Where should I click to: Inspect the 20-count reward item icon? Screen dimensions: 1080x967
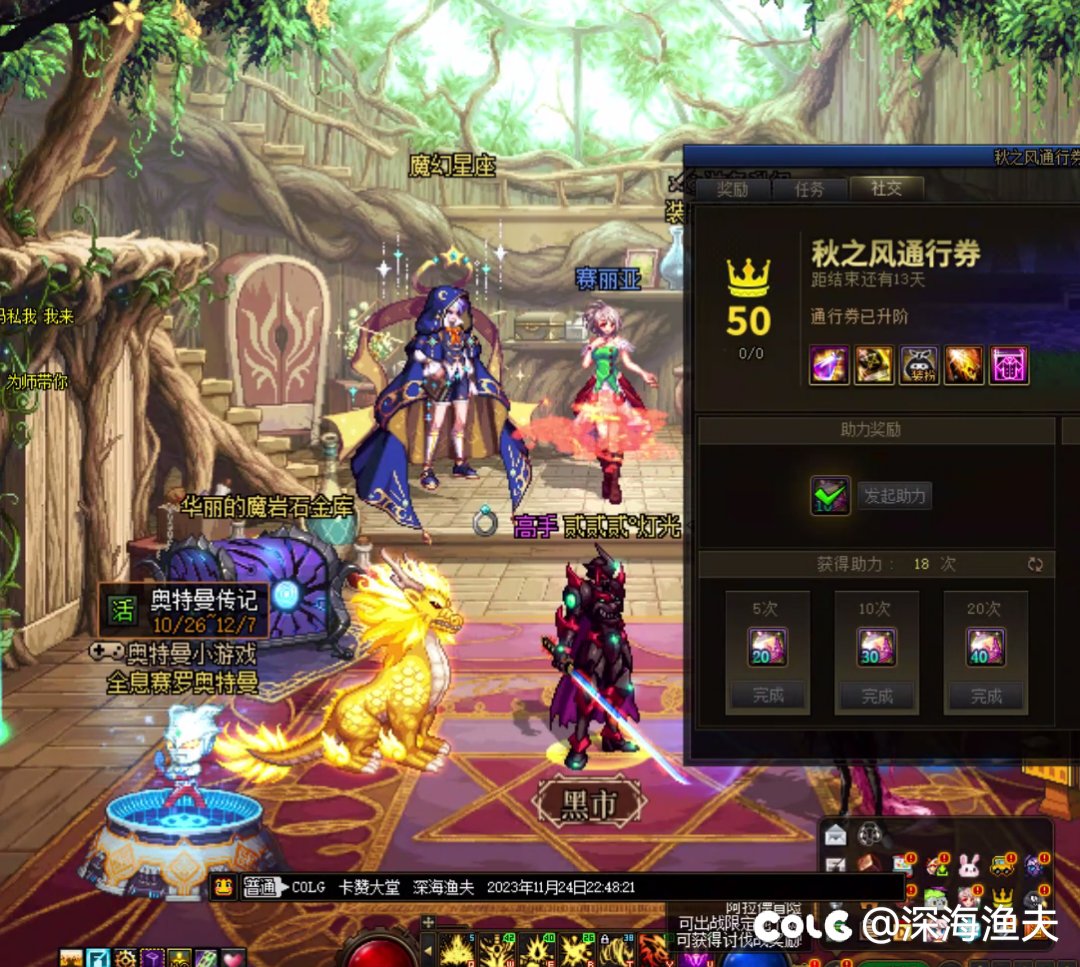(768, 647)
